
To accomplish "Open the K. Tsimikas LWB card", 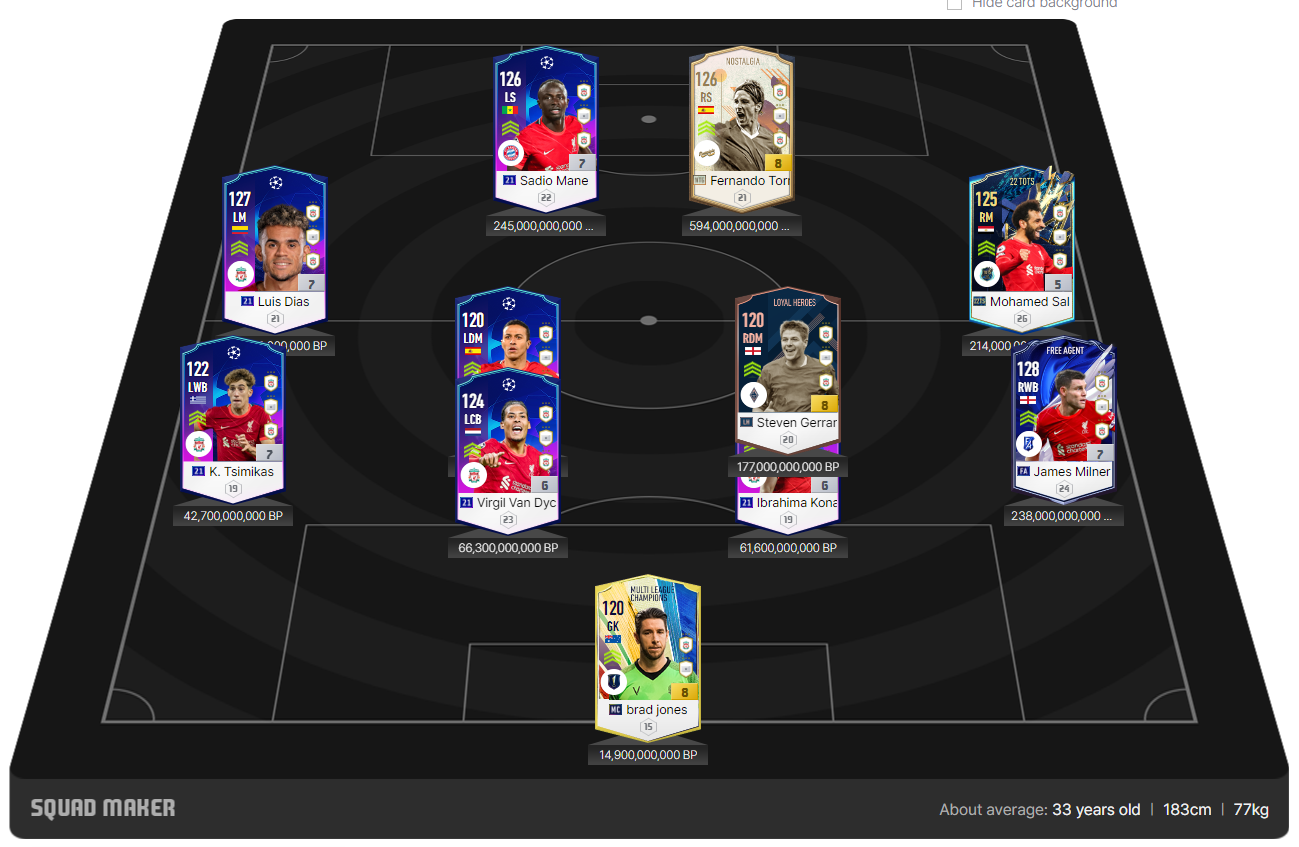I will point(232,417).
